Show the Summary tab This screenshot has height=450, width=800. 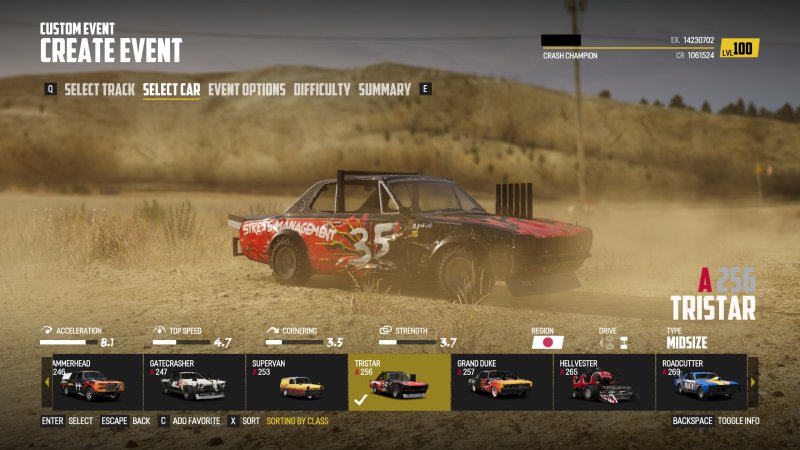[385, 90]
